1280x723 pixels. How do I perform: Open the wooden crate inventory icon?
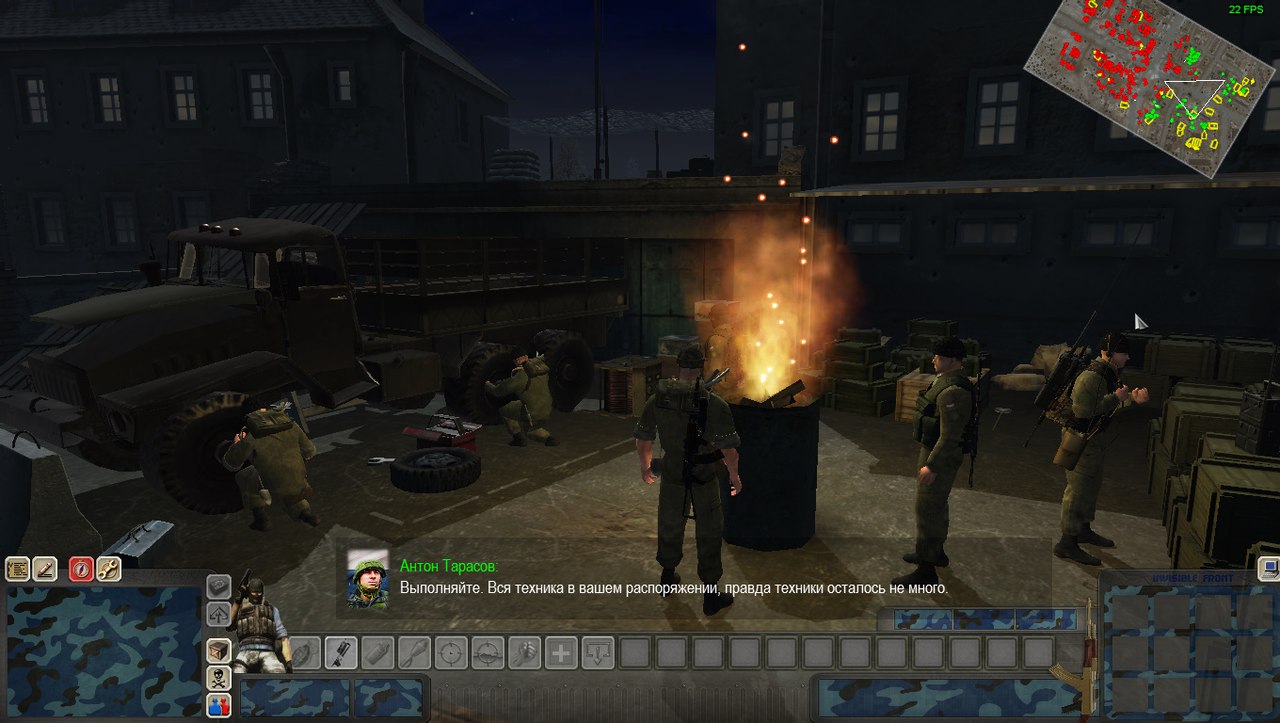pos(219,651)
